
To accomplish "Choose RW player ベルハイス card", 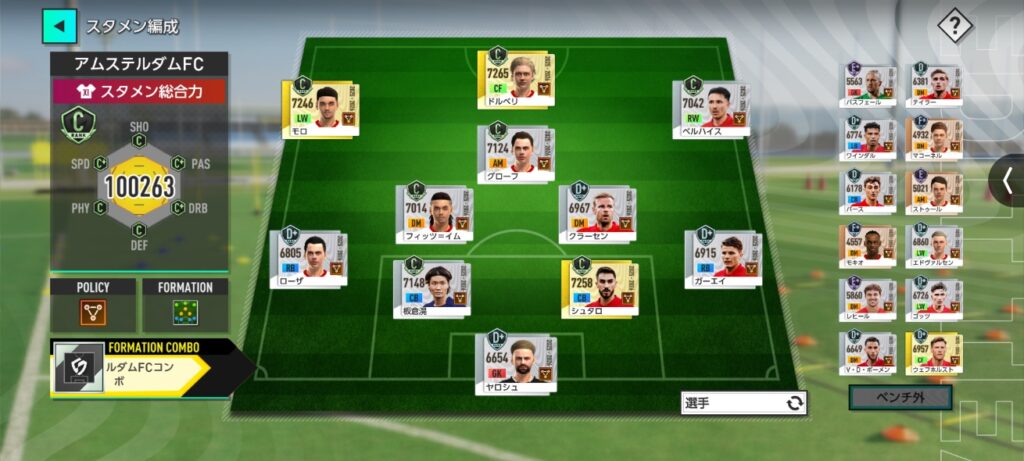I will click(710, 108).
